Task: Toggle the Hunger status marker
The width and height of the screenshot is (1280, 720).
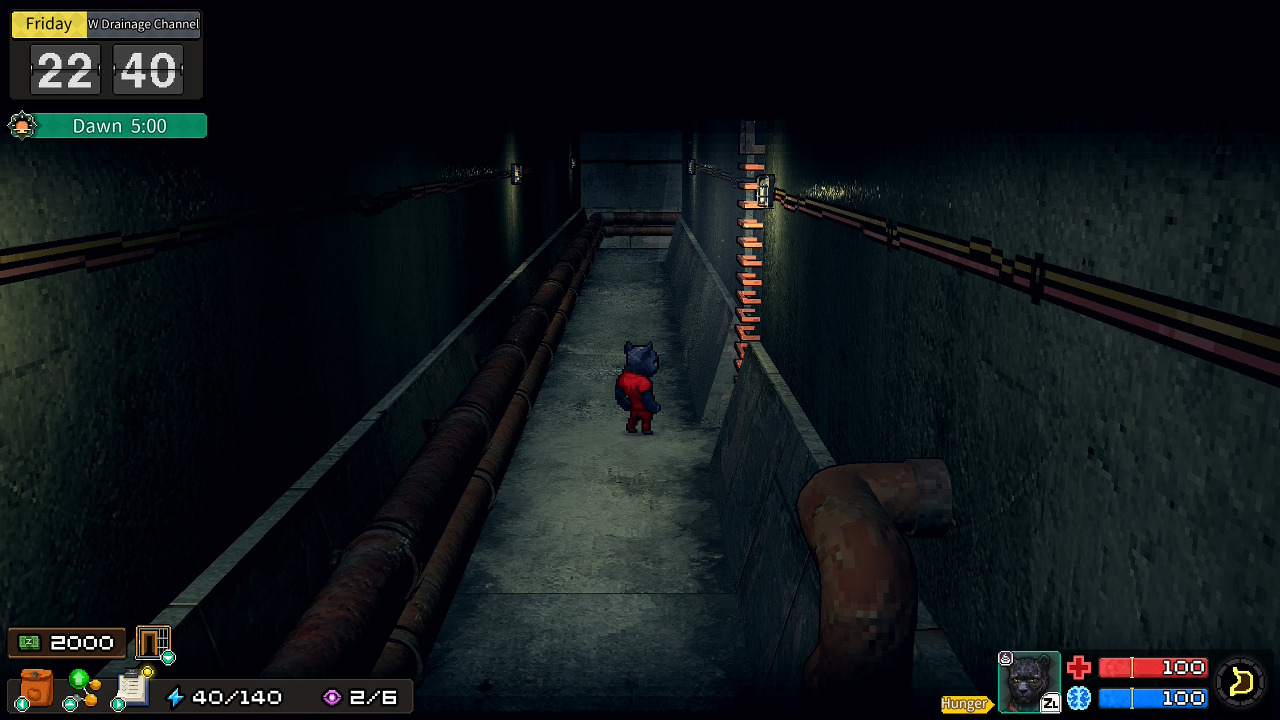Action: [963, 702]
